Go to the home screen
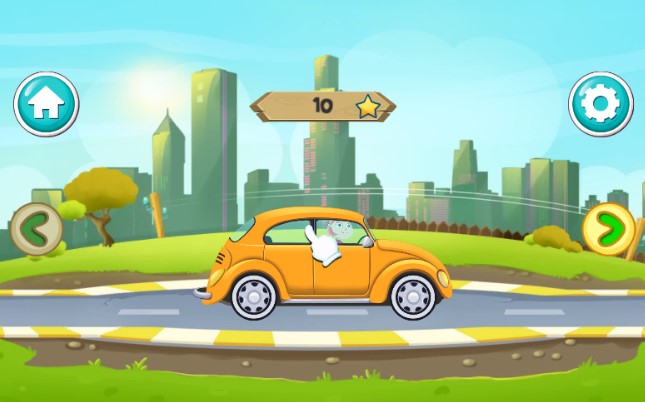Viewport: 645px width, 402px height. click(x=46, y=104)
